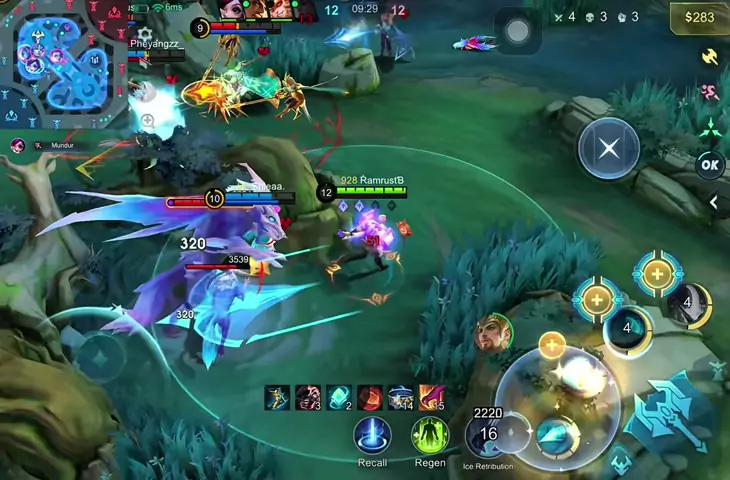Lock target on the enemy hero portrait
Viewport: 730px width, 480px height.
coord(492,332)
